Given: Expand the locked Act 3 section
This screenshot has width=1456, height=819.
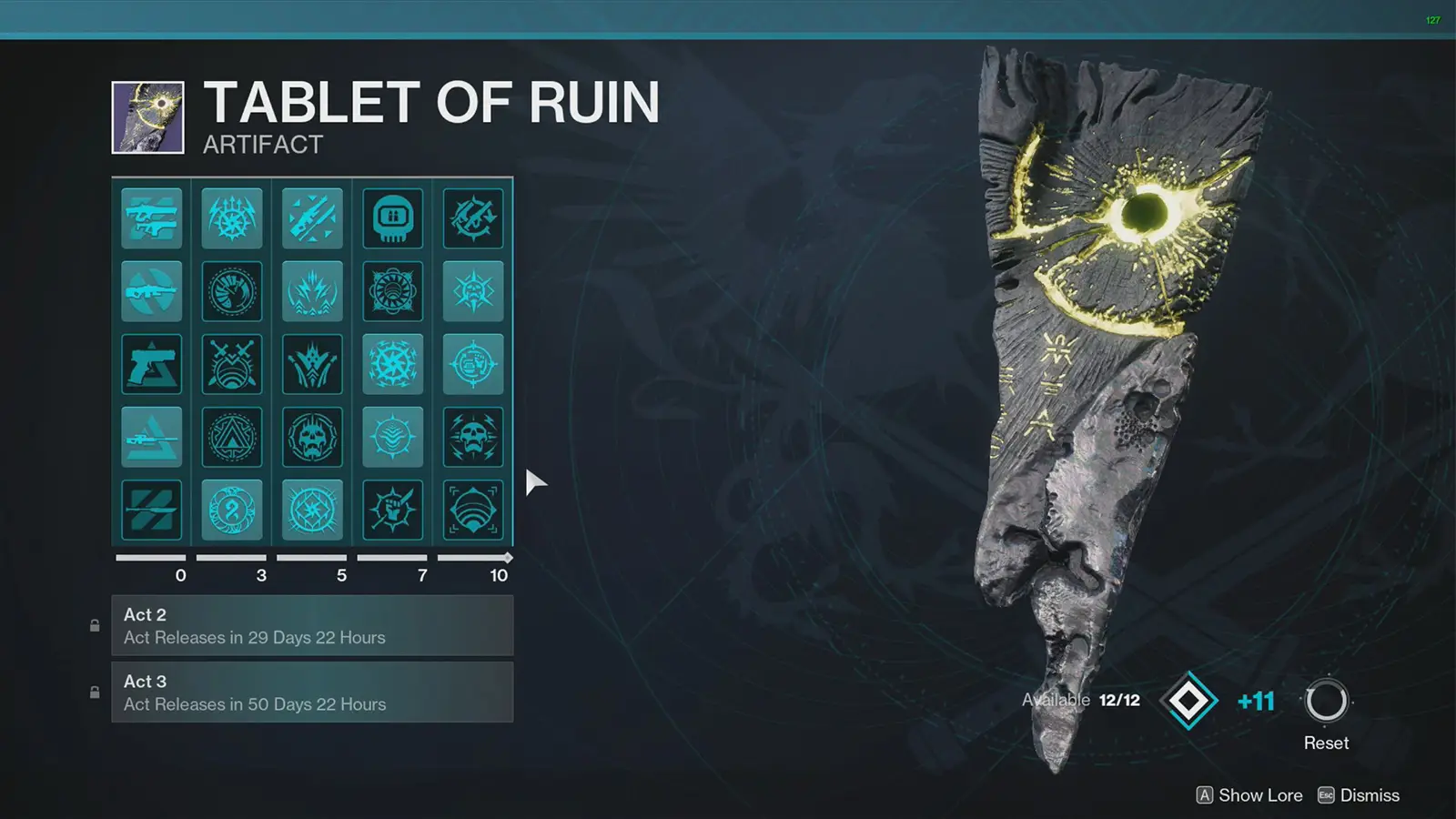Looking at the screenshot, I should pyautogui.click(x=312, y=693).
